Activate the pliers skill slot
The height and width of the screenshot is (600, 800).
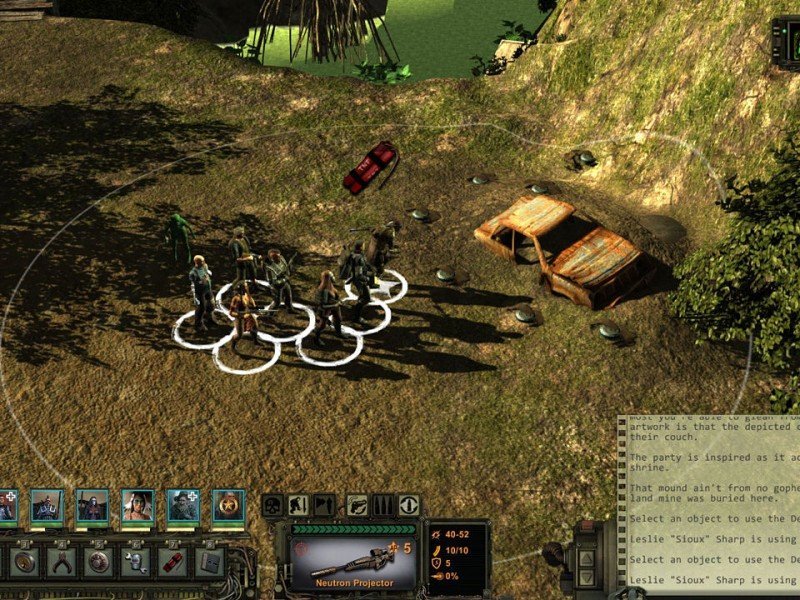click(x=61, y=561)
